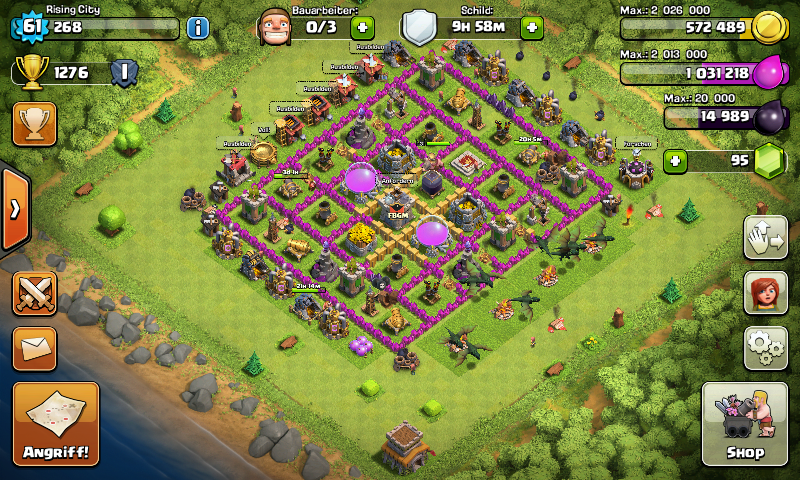Viewport: 800px width, 480px height.
Task: Add more builders with green plus
Action: [x=362, y=27]
